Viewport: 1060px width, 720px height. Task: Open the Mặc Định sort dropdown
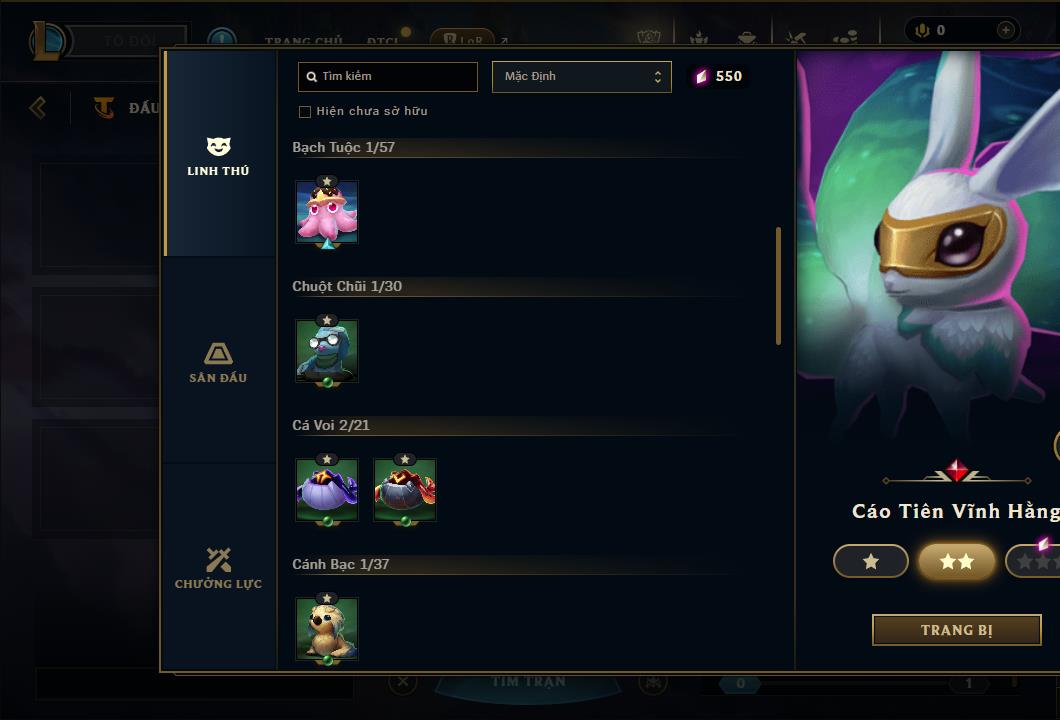[x=581, y=76]
